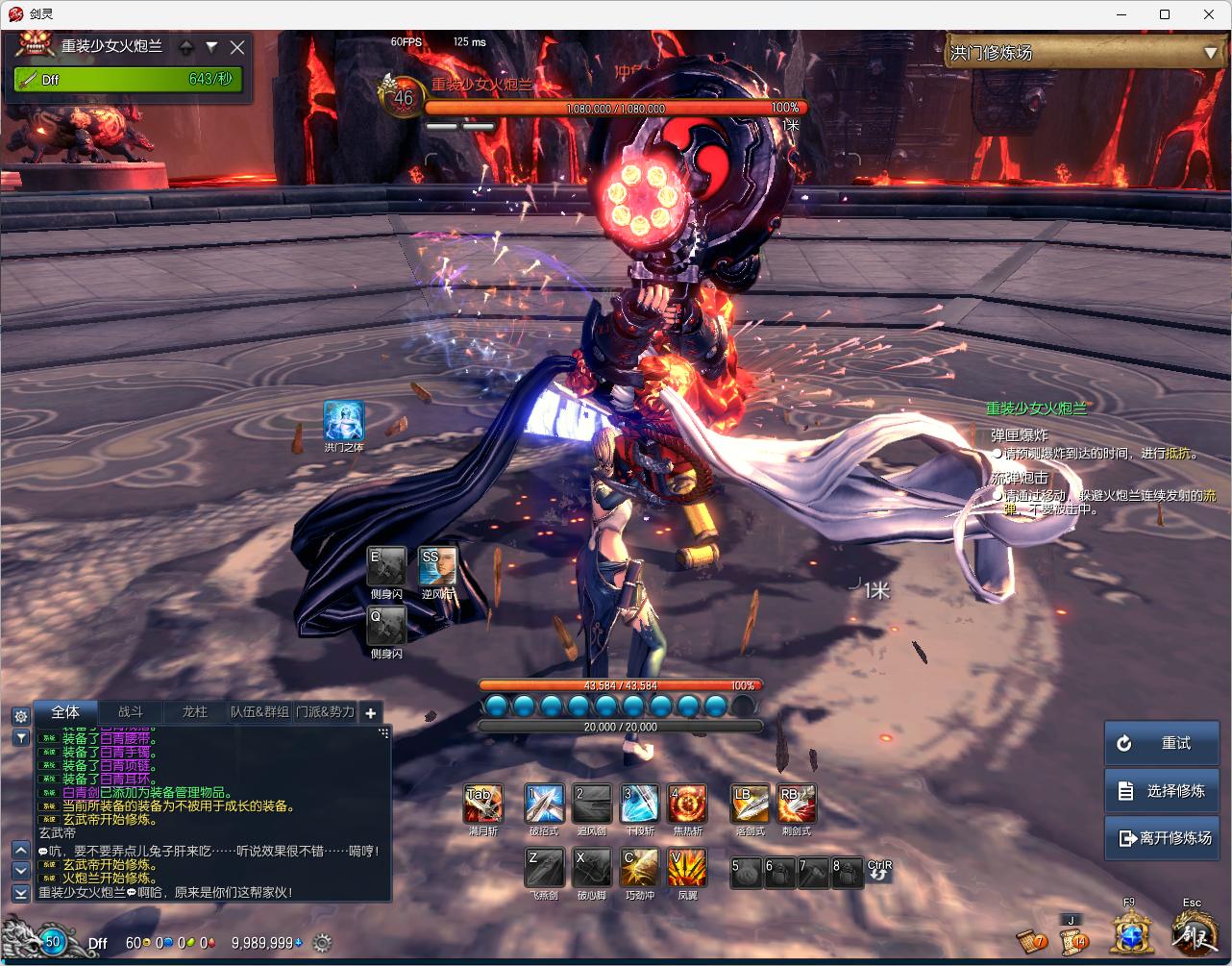The height and width of the screenshot is (966, 1232).
Task: Select the 洪门之体 buff icon
Action: pos(343,421)
